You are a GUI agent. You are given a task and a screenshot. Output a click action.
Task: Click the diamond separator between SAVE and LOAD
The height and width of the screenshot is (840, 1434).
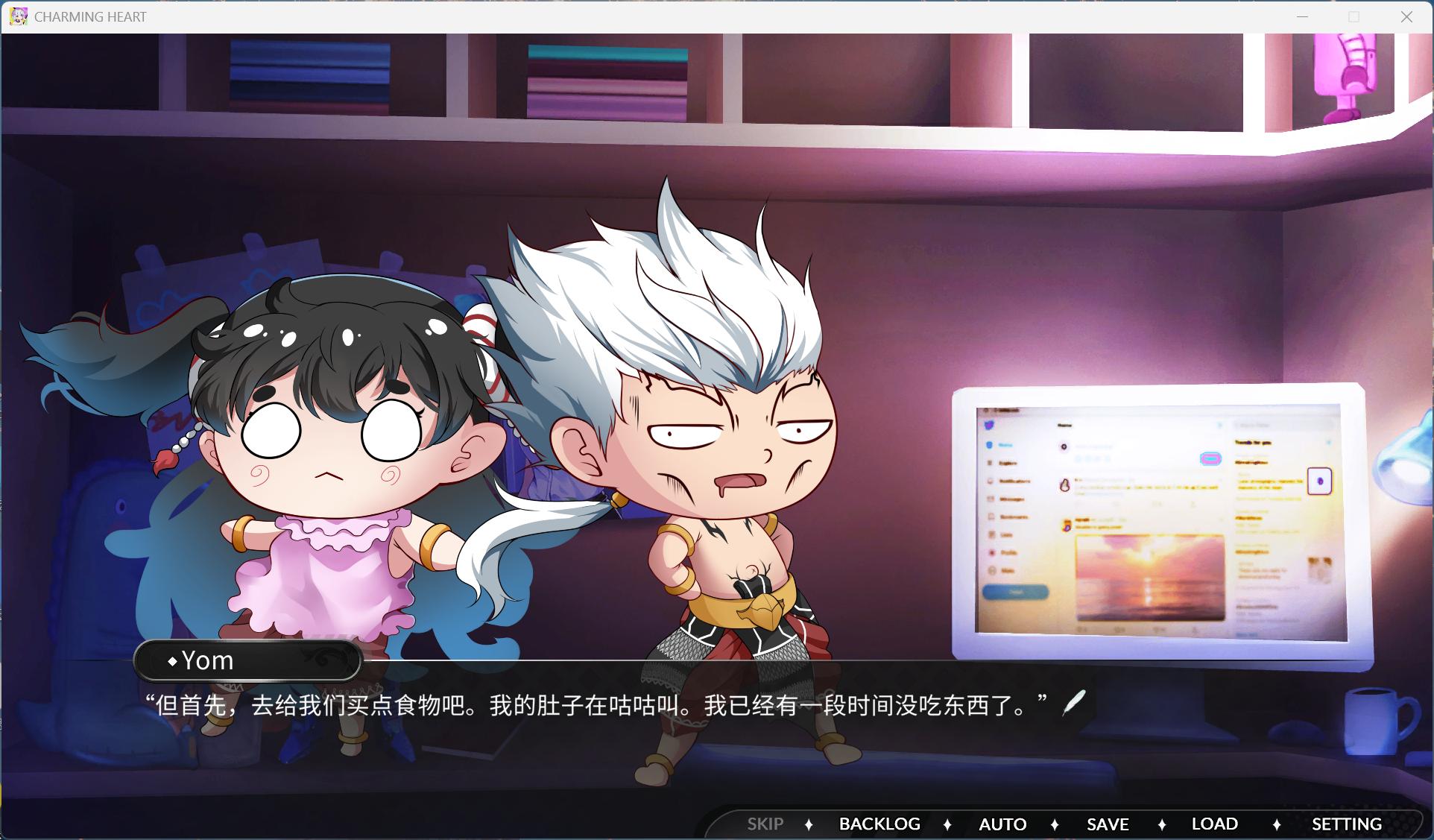tap(1163, 824)
